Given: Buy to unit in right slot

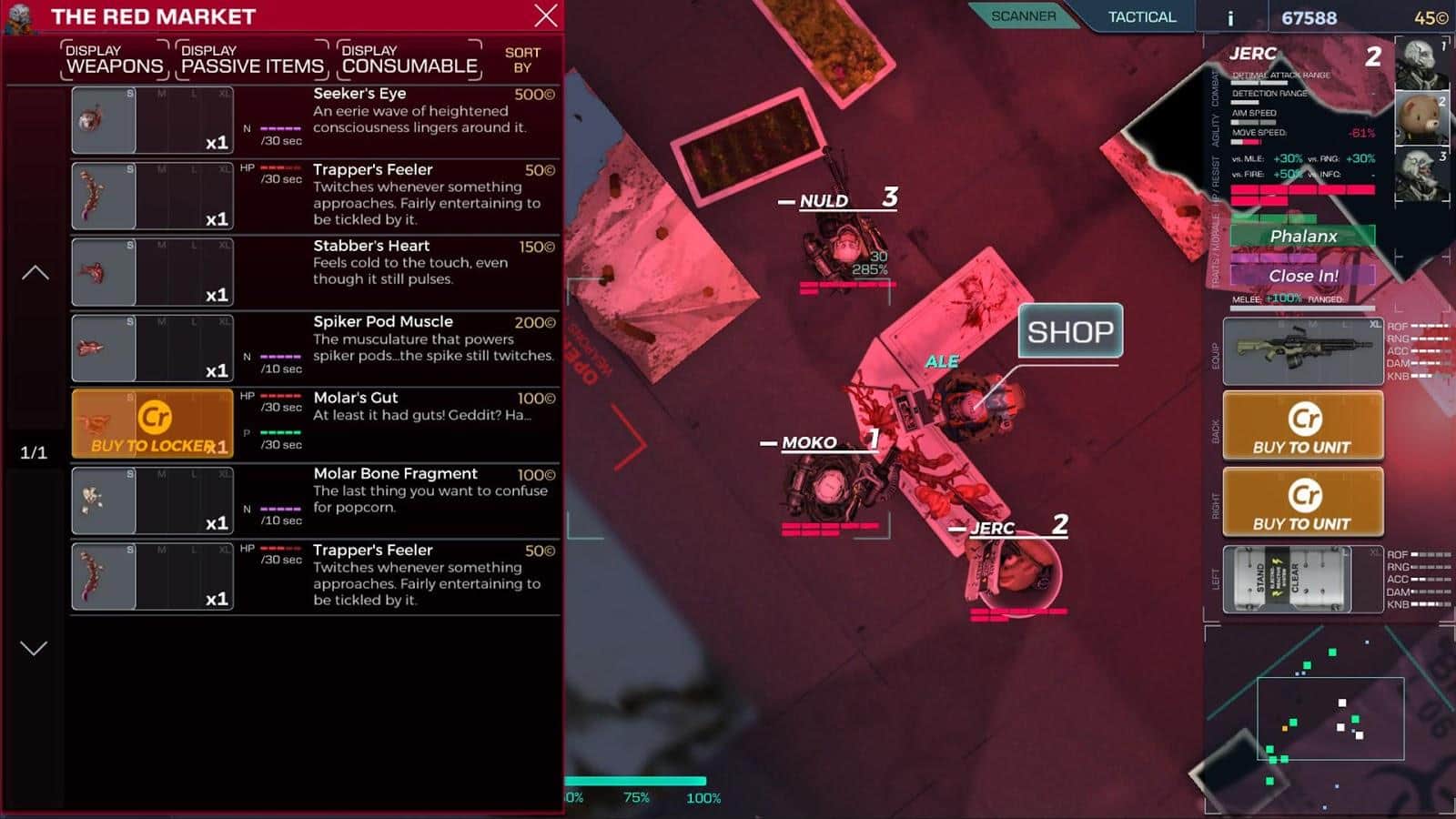Looking at the screenshot, I should [x=1302, y=501].
